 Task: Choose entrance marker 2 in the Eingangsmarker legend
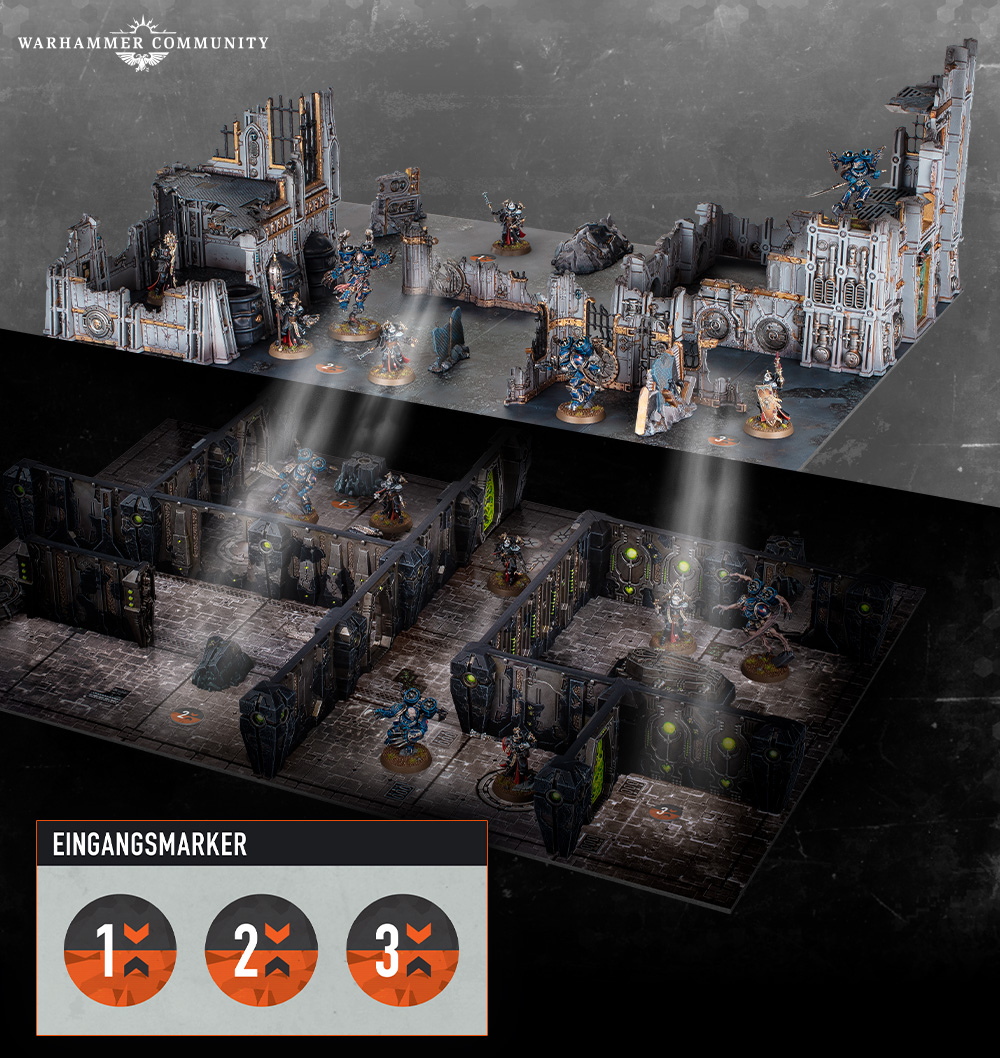261,950
